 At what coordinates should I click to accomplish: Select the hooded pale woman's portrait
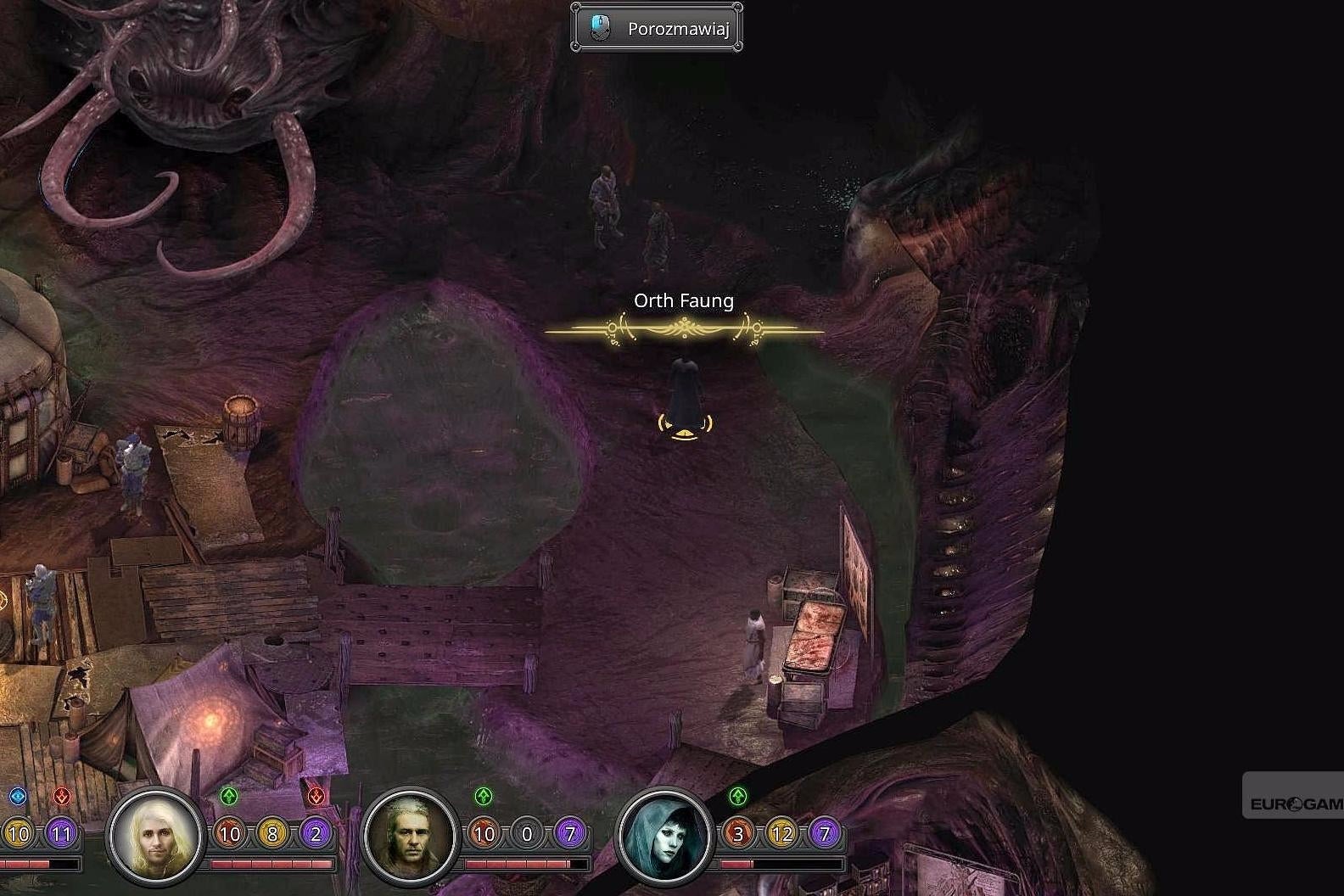coord(665,836)
